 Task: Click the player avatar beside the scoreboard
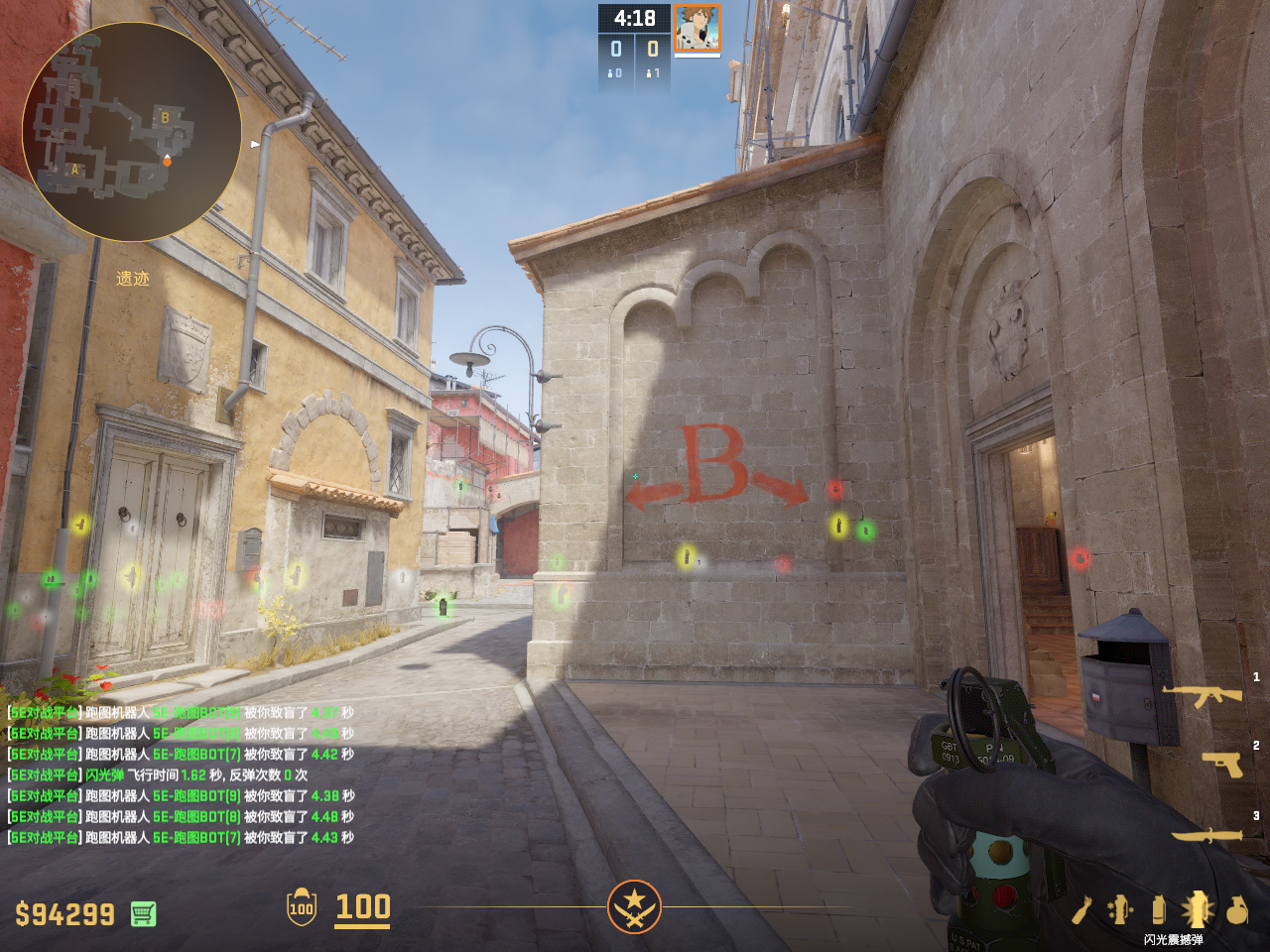(x=697, y=28)
